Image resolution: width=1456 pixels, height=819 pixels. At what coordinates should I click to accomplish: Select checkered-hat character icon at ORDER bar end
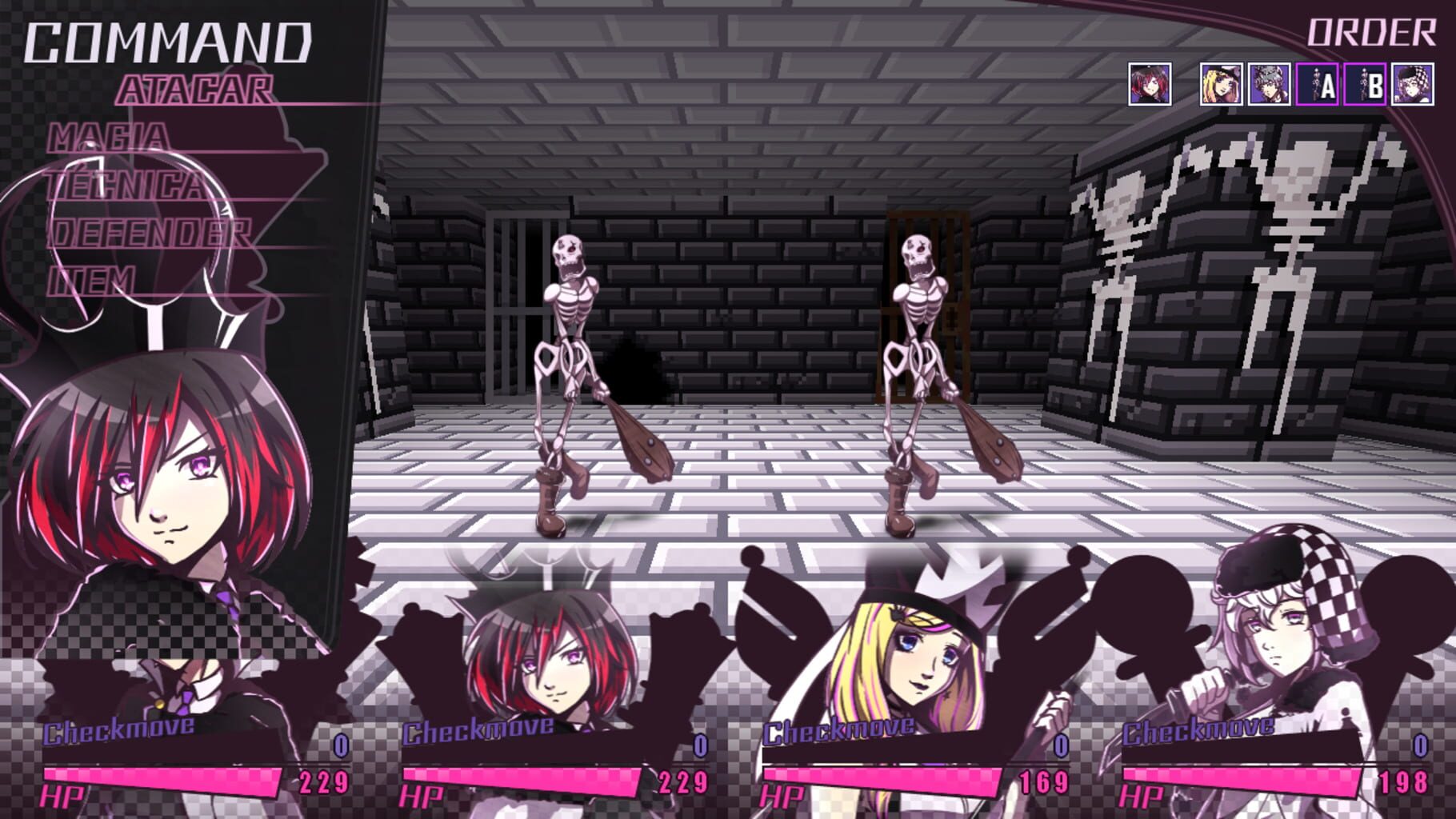tap(1414, 84)
